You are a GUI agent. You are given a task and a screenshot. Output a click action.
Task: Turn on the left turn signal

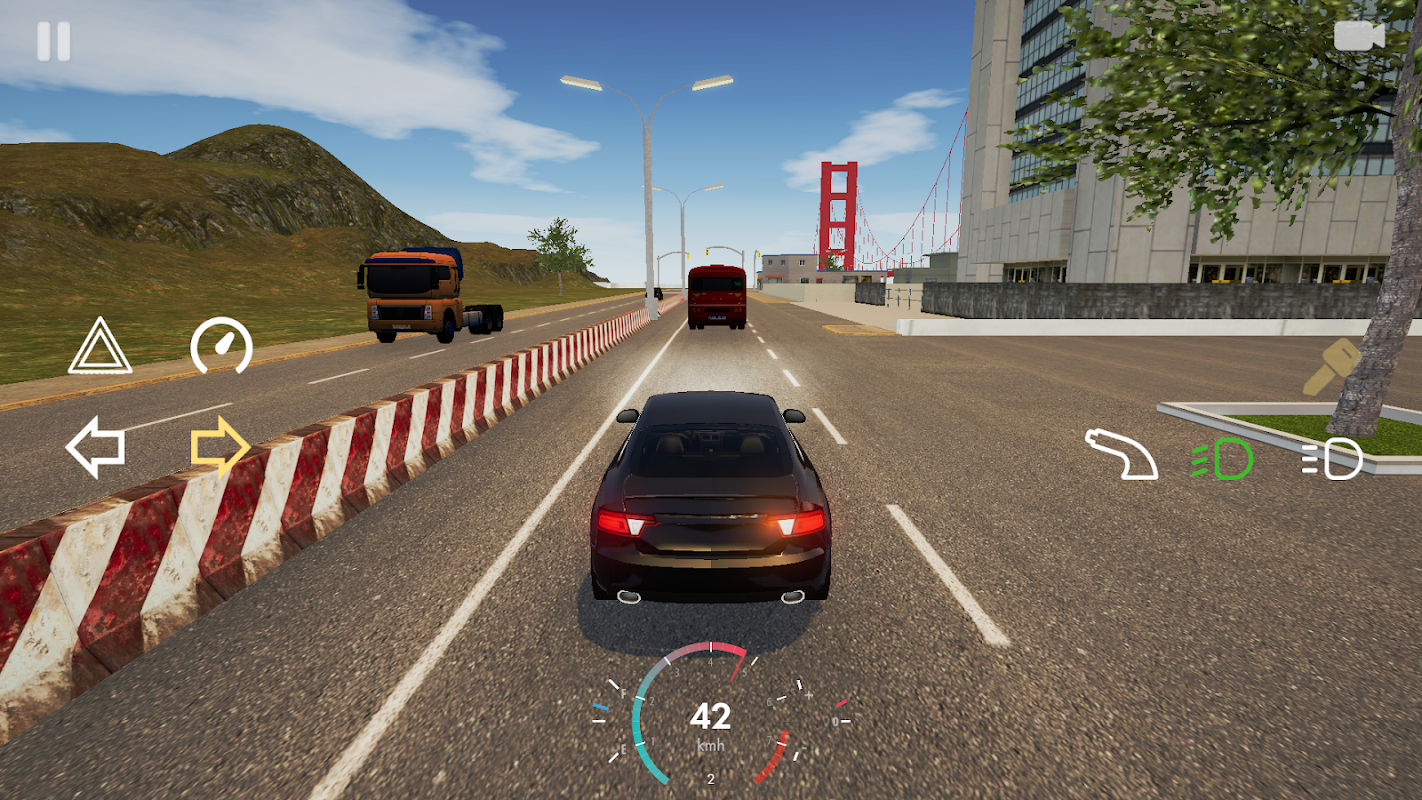point(96,447)
